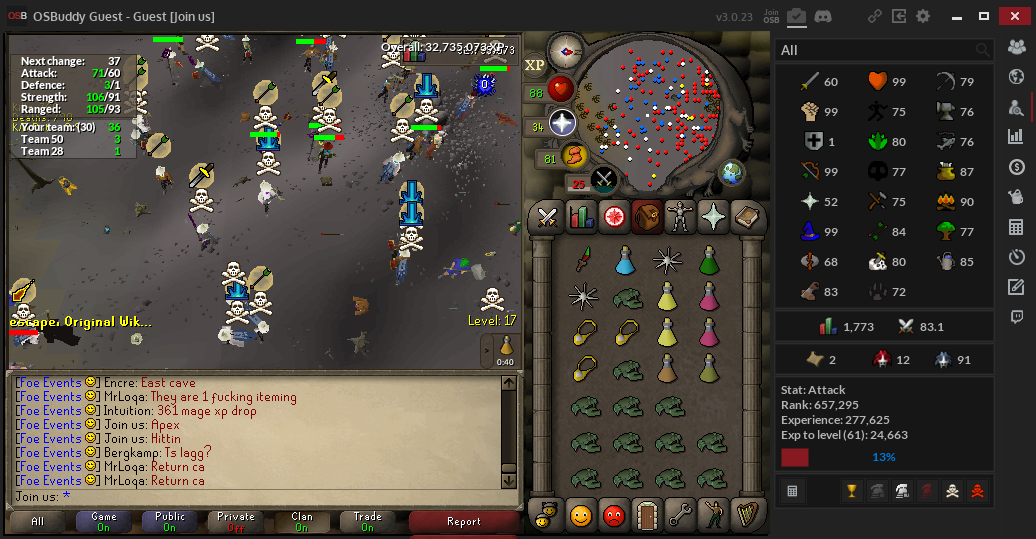Click the OSBuddy settings gear icon
1036x539 pixels.
pyautogui.click(x=923, y=16)
